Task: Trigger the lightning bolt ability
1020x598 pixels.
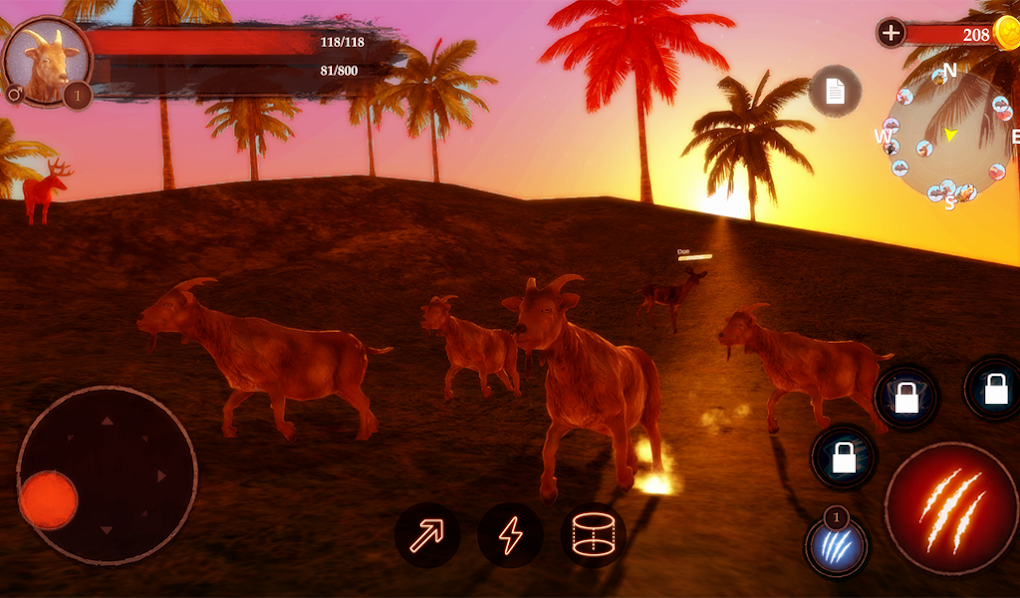Action: point(510,535)
